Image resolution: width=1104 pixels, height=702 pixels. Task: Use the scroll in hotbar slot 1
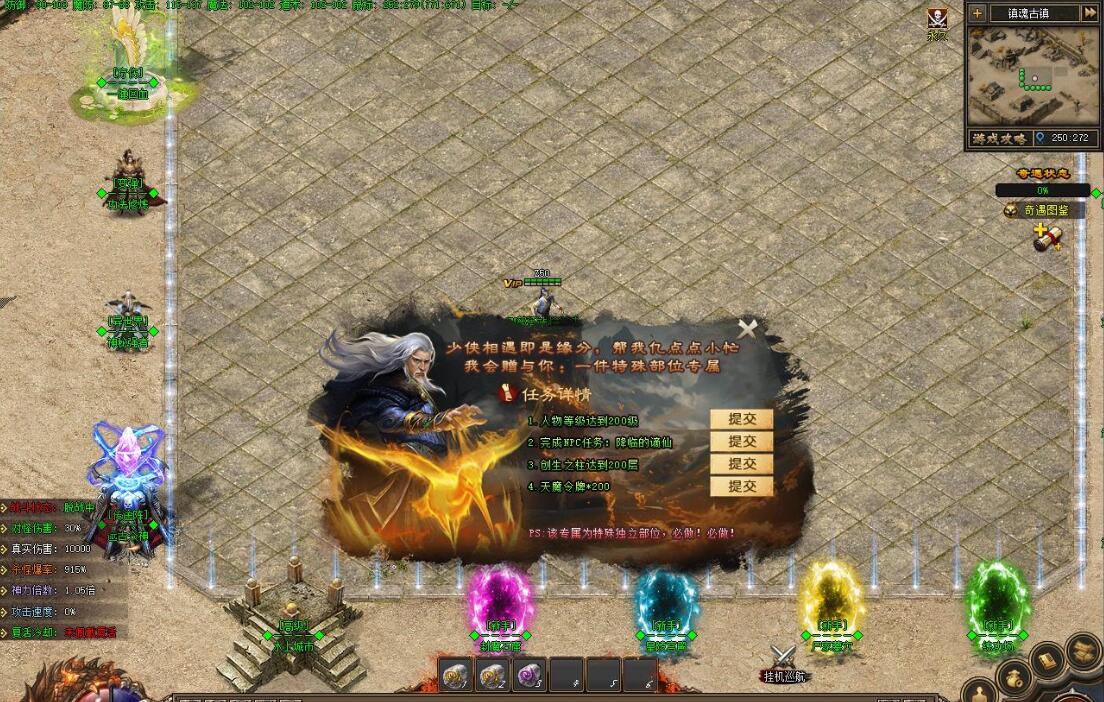click(x=457, y=677)
